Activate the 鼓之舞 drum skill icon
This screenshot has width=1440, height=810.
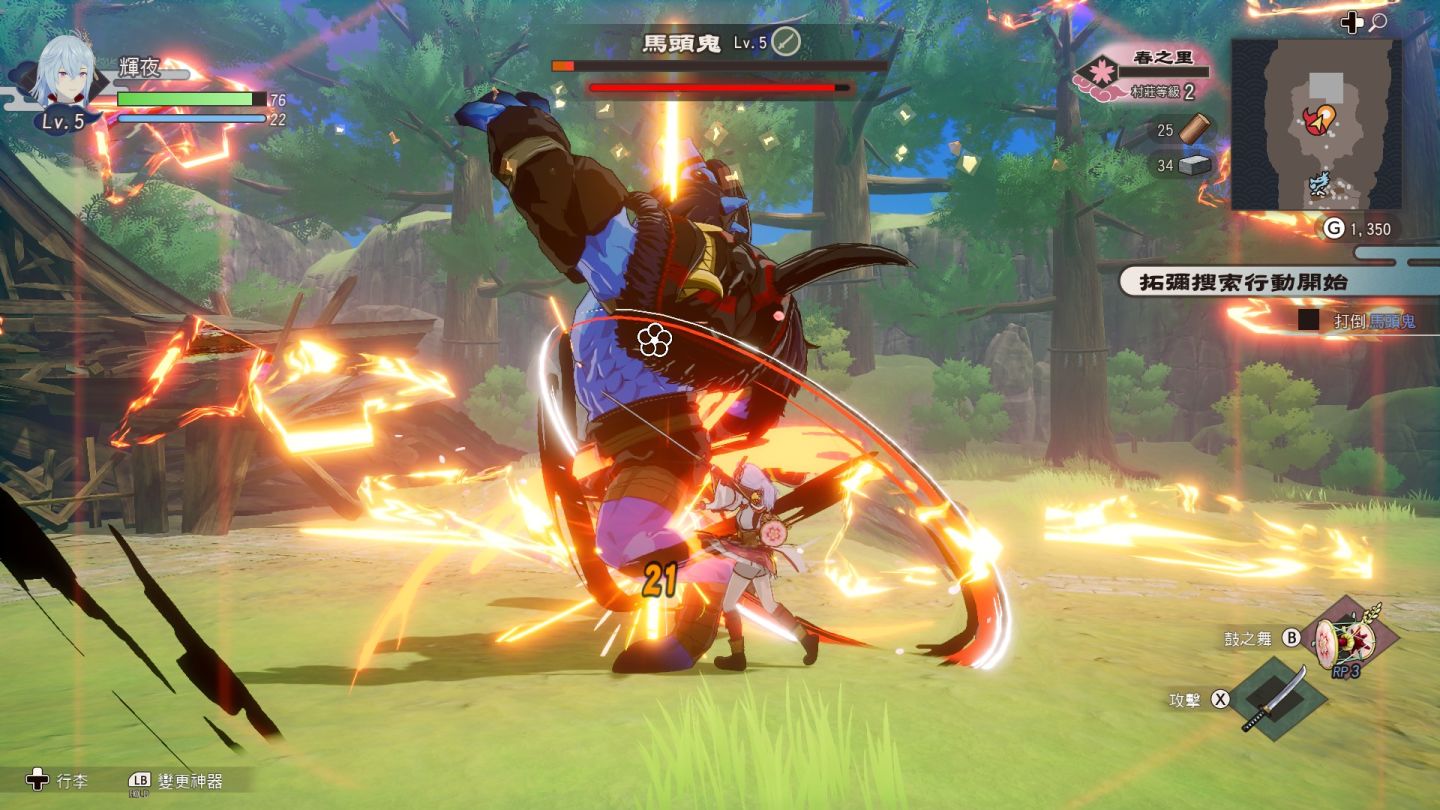(x=1344, y=640)
